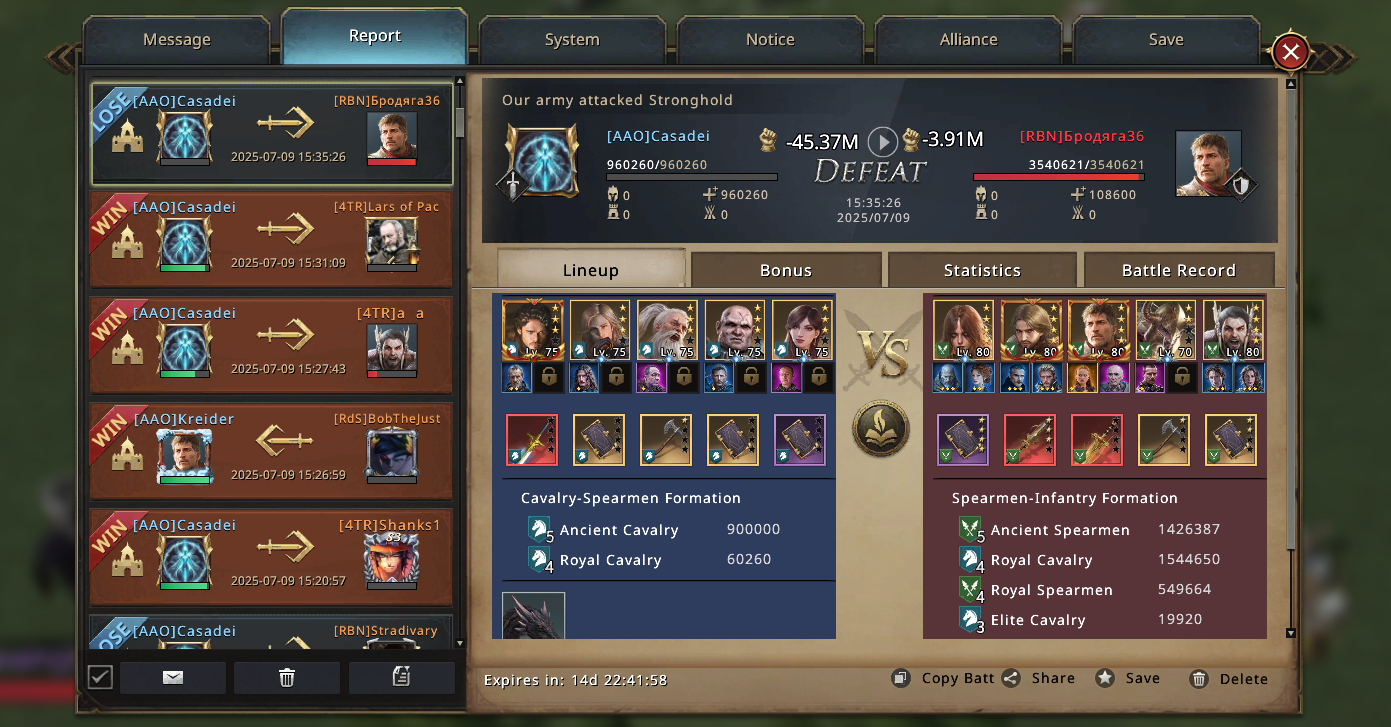The height and width of the screenshot is (727, 1391).
Task: Select Kreider's report versus BobTheJust
Action: (x=271, y=451)
